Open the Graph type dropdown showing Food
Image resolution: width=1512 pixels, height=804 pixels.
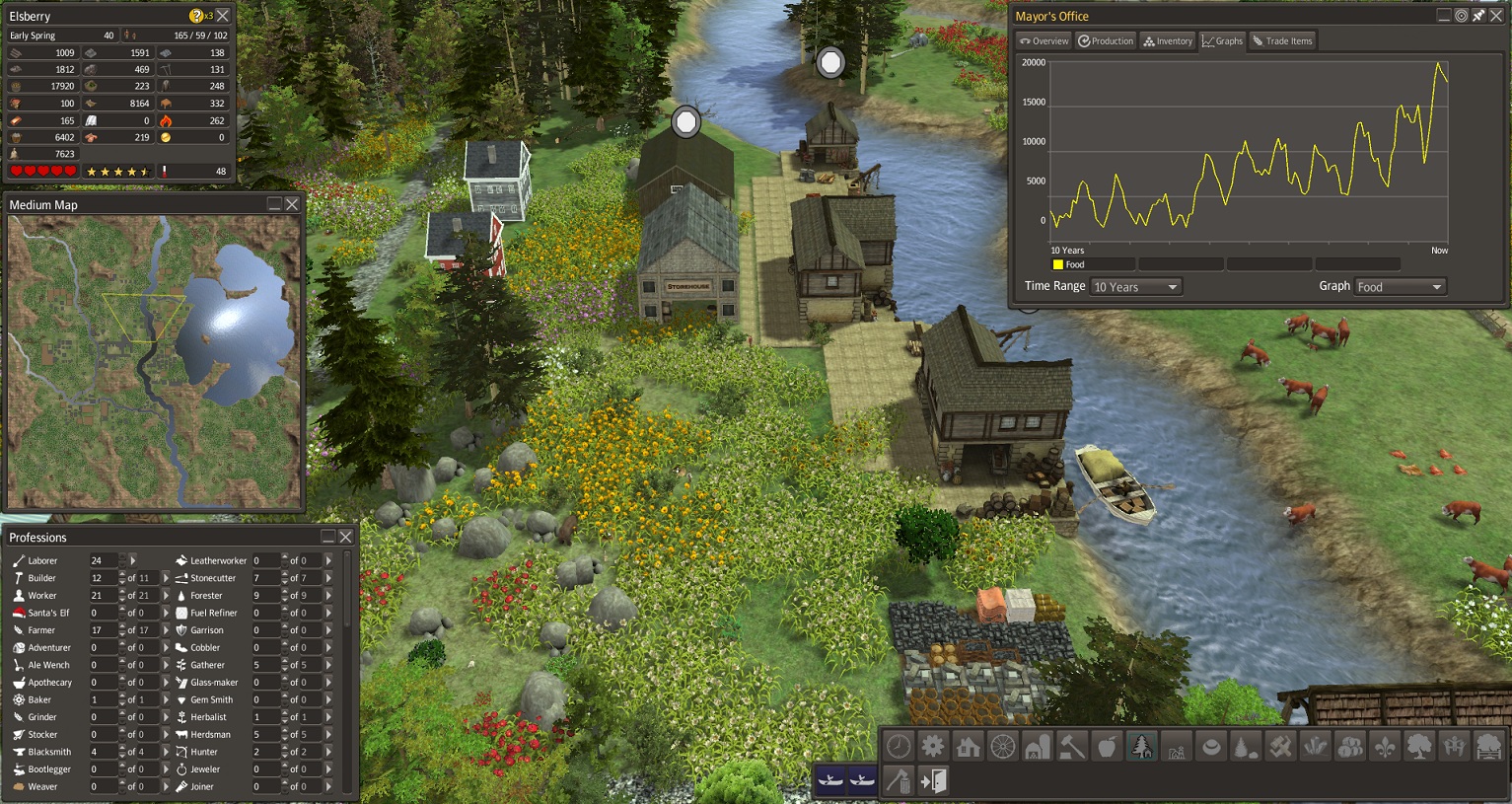pyautogui.click(x=1401, y=287)
